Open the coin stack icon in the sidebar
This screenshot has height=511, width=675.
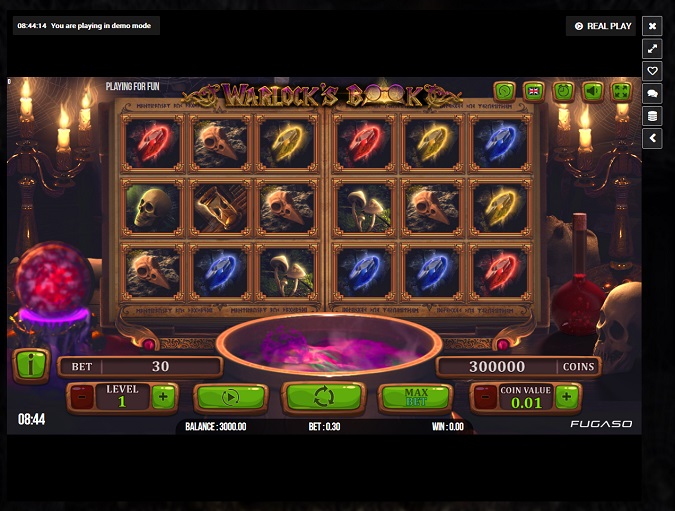point(653,116)
